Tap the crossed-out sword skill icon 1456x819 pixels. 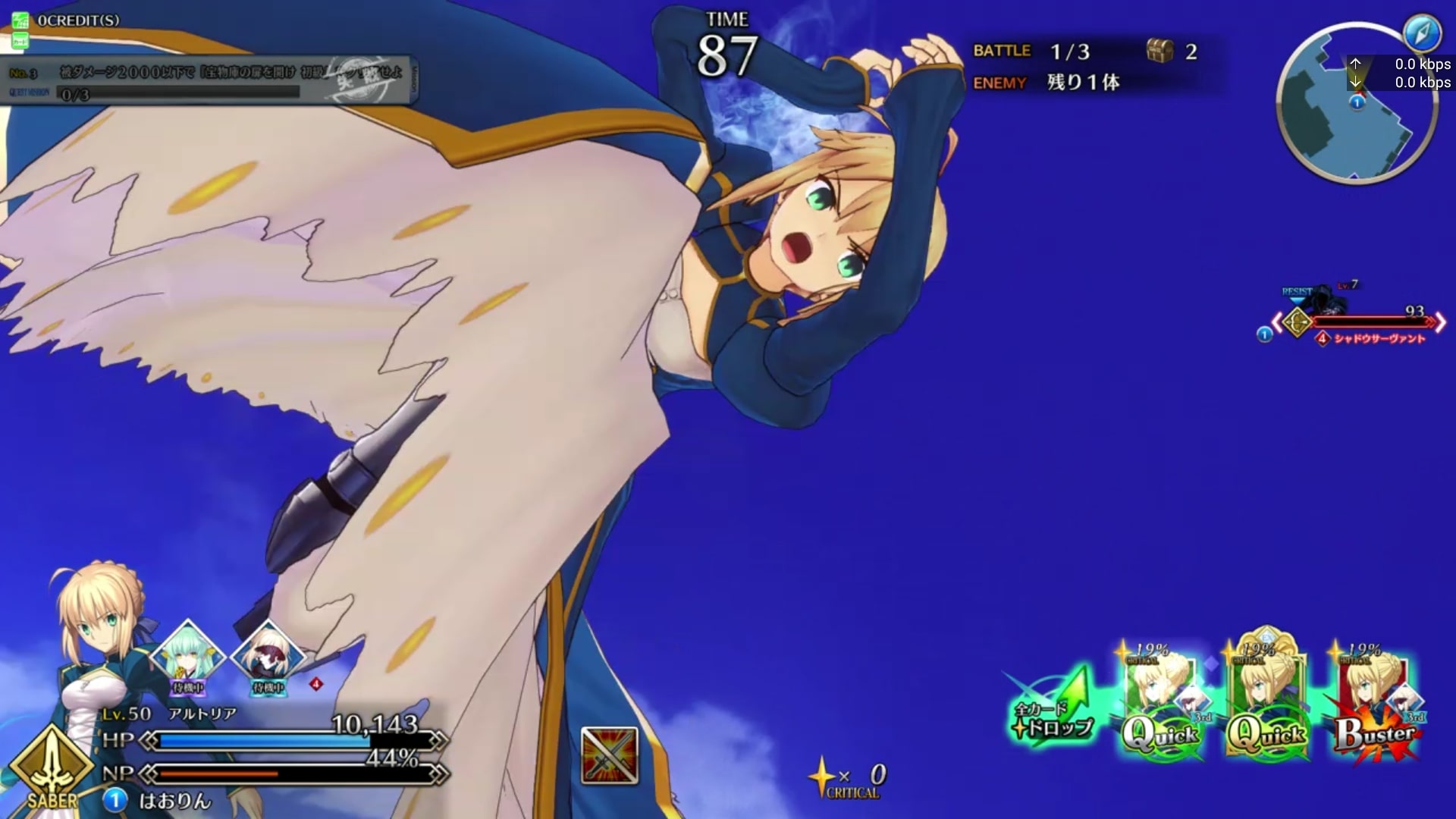tap(609, 755)
